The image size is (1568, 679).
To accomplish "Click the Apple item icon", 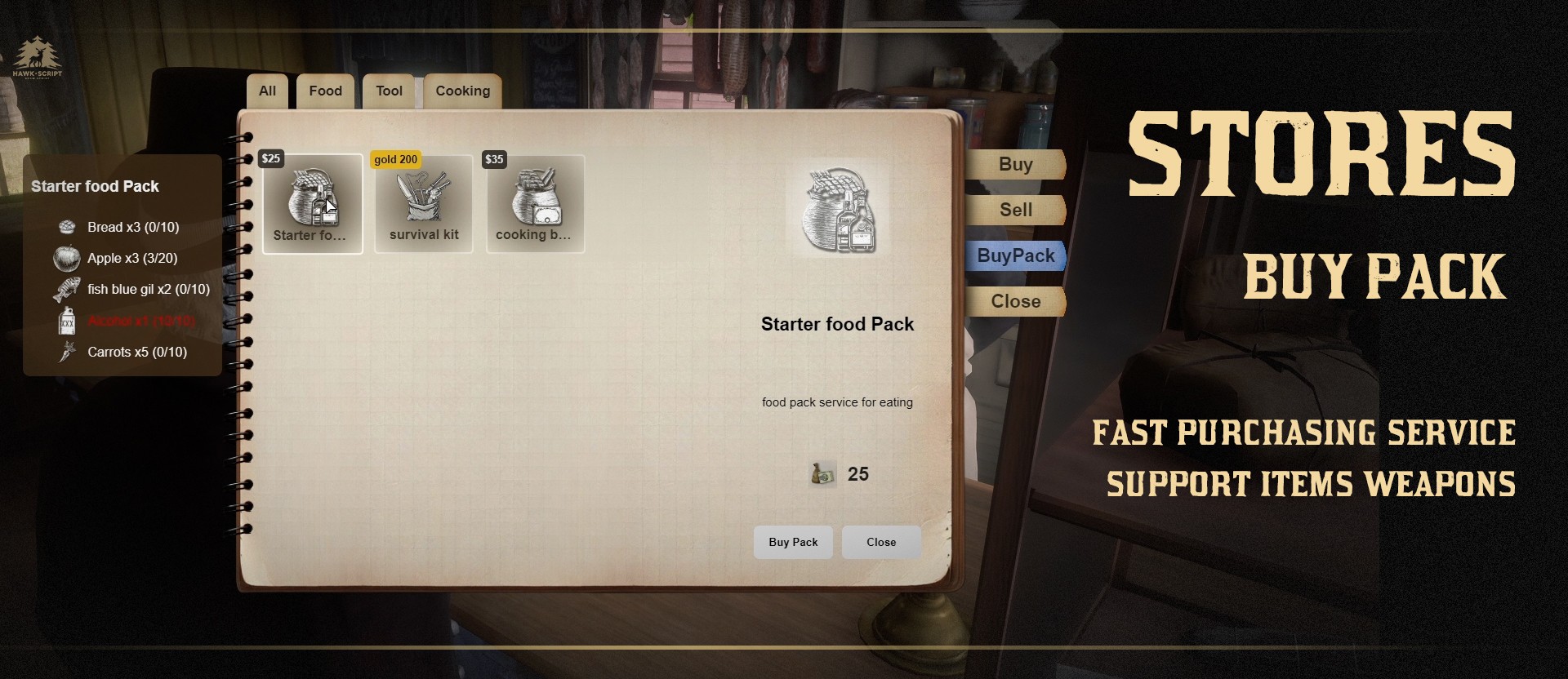I will pos(68,258).
